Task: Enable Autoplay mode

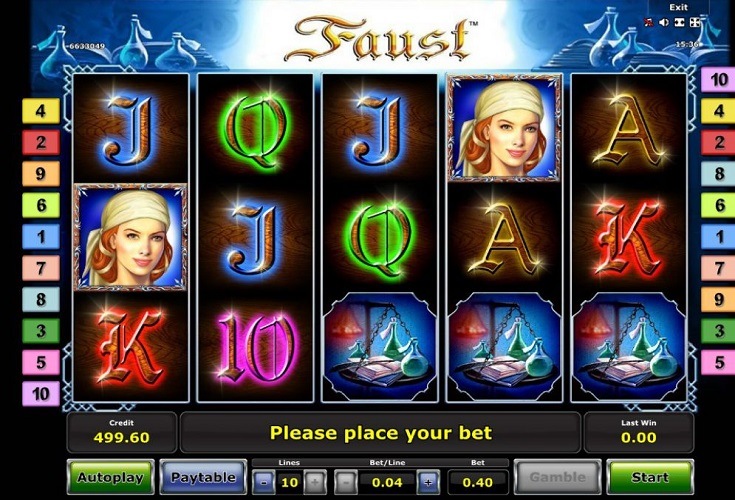Action: tap(110, 477)
